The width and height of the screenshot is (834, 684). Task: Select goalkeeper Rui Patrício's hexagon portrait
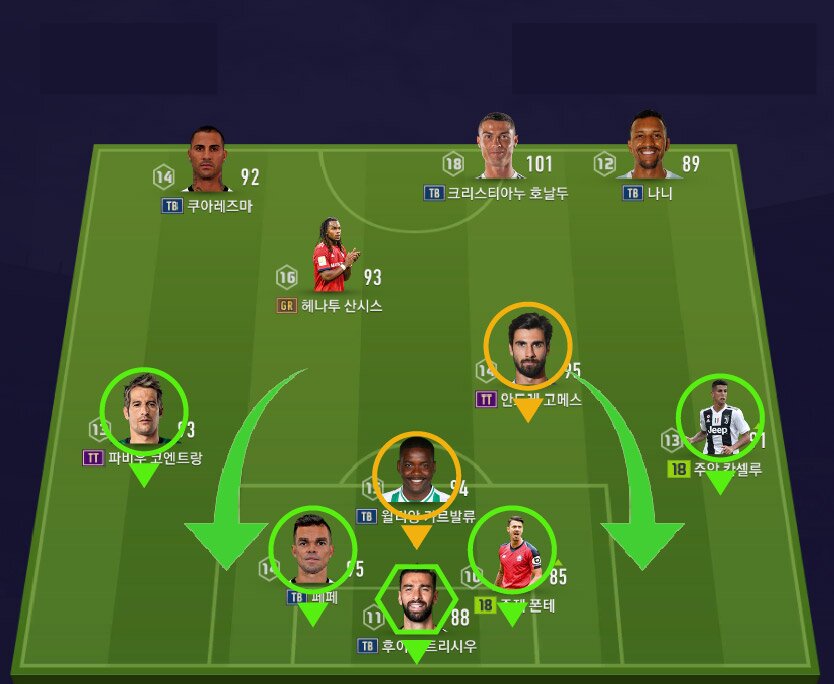coord(415,599)
